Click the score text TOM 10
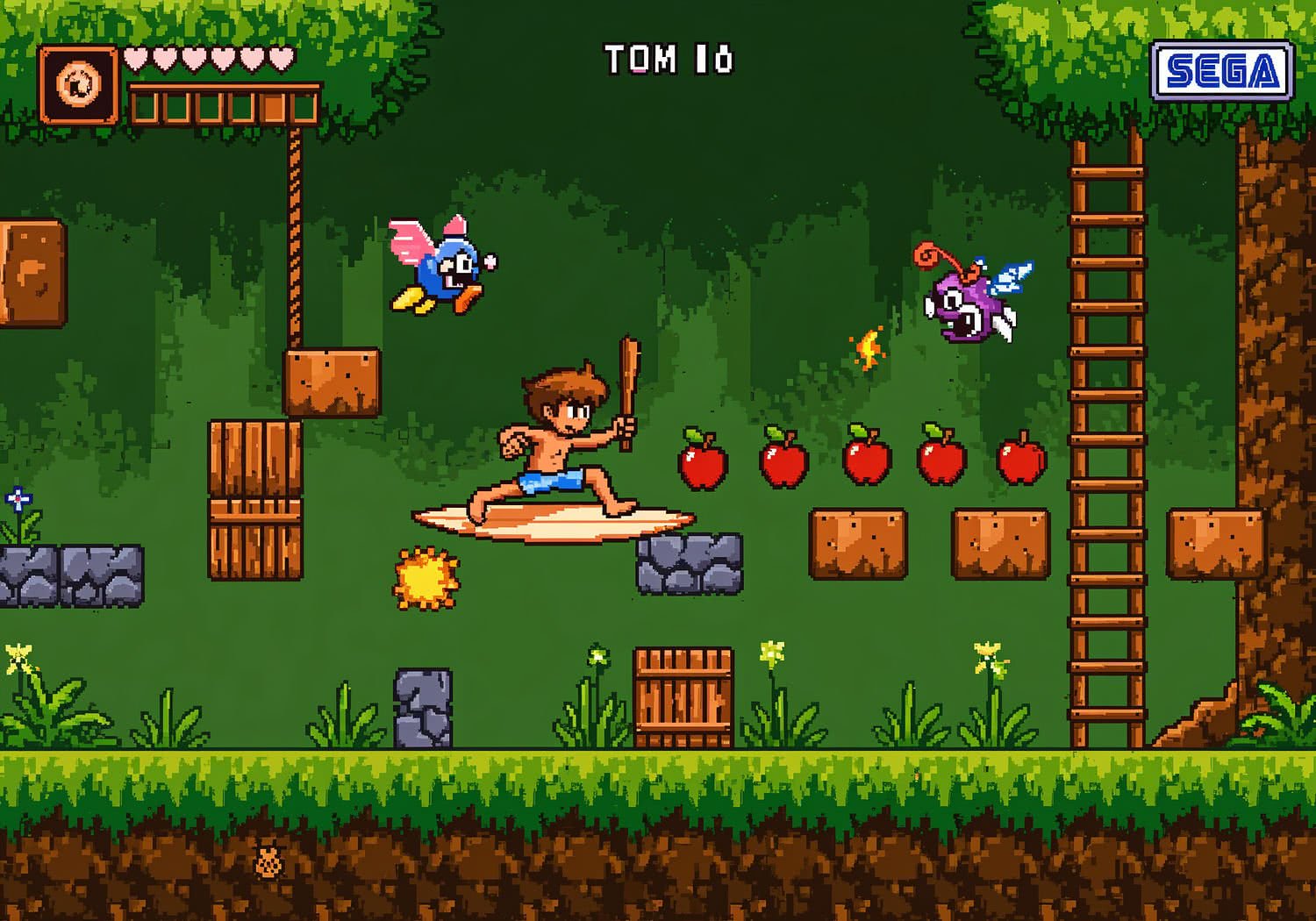Viewport: 1316px width, 921px height. (669, 57)
